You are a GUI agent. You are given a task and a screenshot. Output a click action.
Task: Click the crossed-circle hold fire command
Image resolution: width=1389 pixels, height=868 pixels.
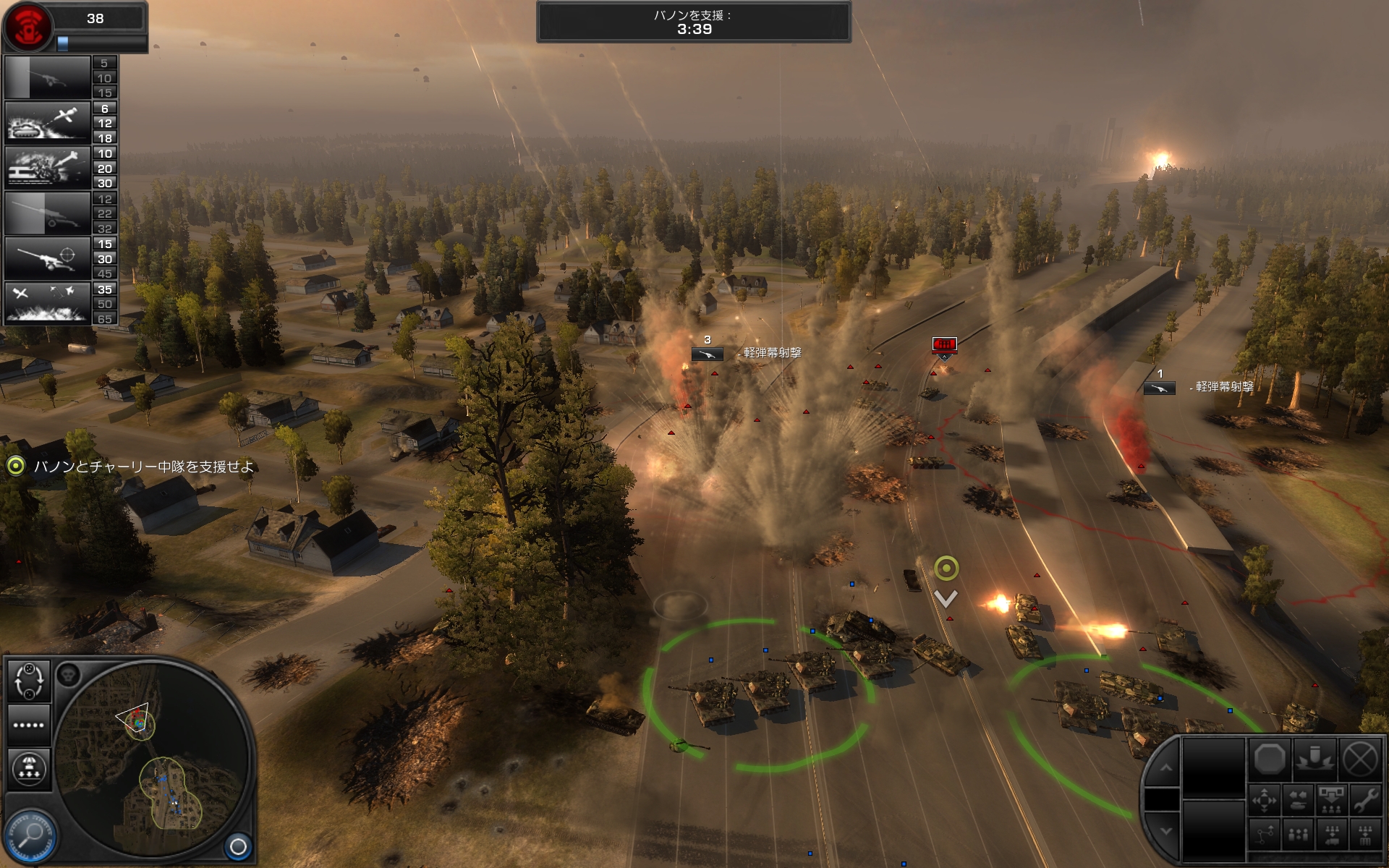(1360, 760)
